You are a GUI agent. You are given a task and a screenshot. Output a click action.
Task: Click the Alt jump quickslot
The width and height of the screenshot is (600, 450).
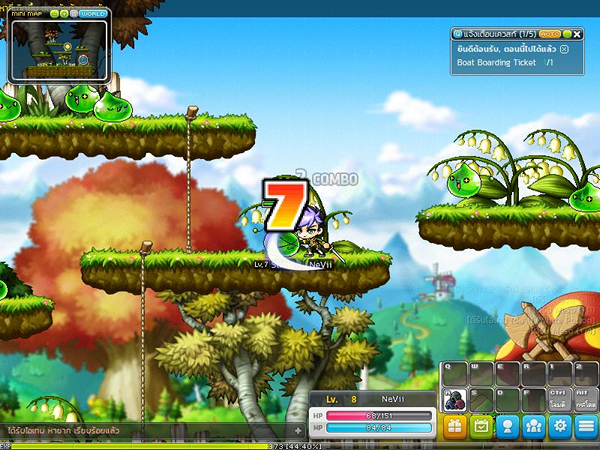(x=587, y=399)
